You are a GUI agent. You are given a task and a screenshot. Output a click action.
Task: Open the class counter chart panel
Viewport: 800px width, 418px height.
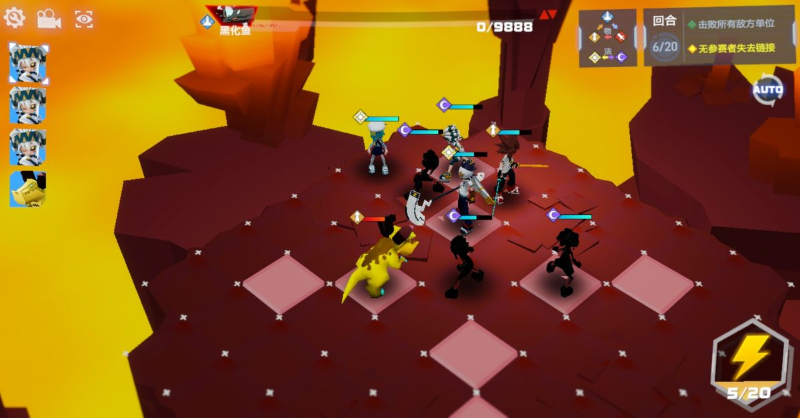(x=607, y=38)
